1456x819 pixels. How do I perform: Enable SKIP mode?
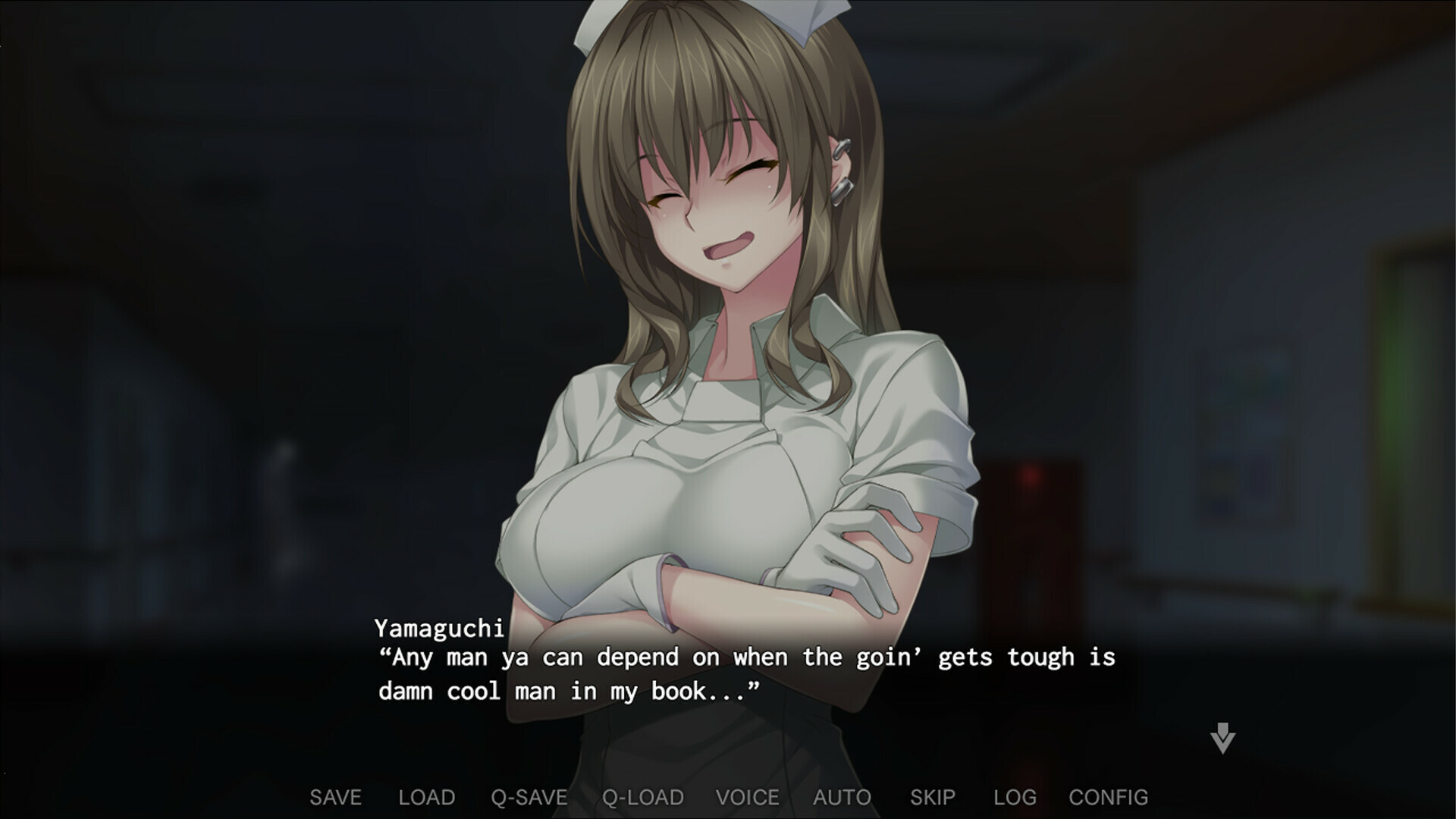click(934, 797)
